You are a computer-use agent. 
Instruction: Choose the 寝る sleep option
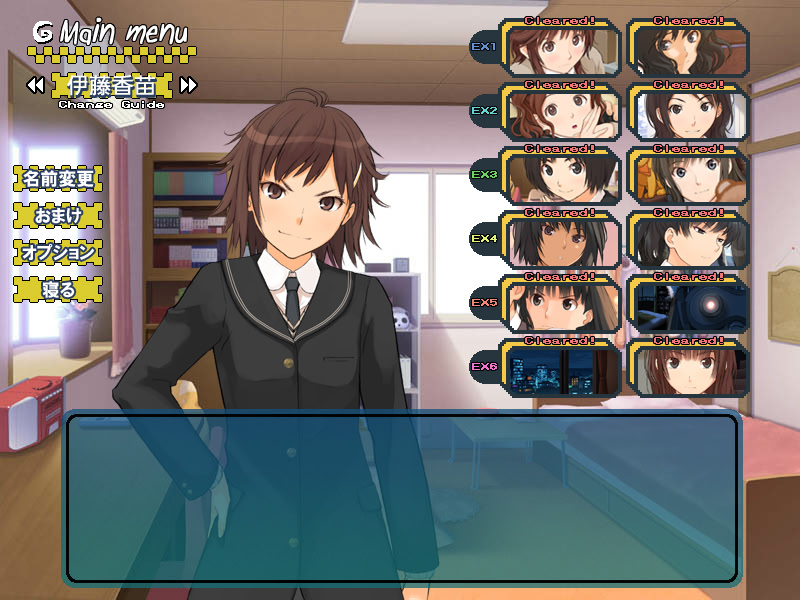[57, 290]
